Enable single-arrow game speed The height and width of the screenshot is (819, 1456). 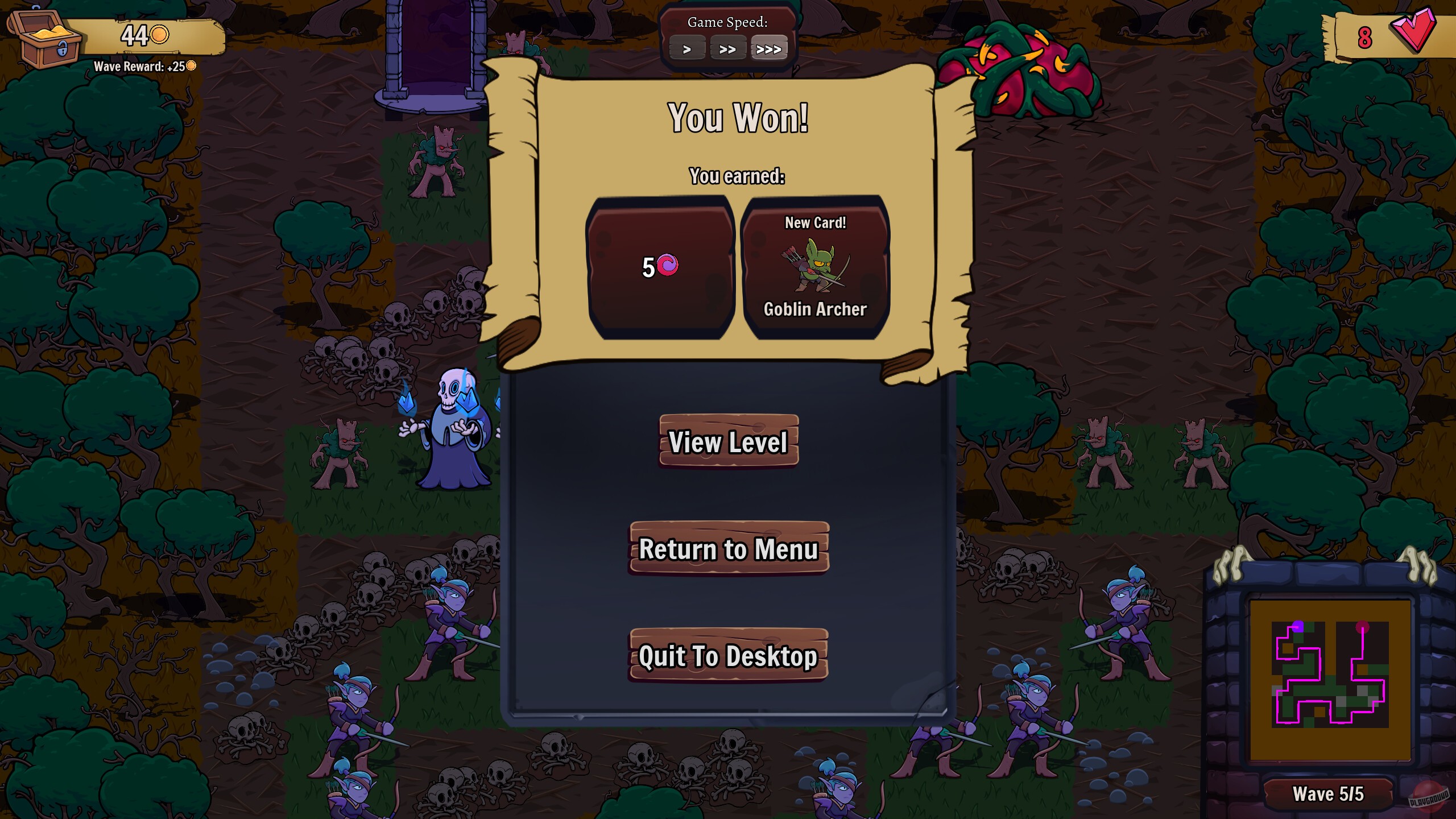(688, 49)
